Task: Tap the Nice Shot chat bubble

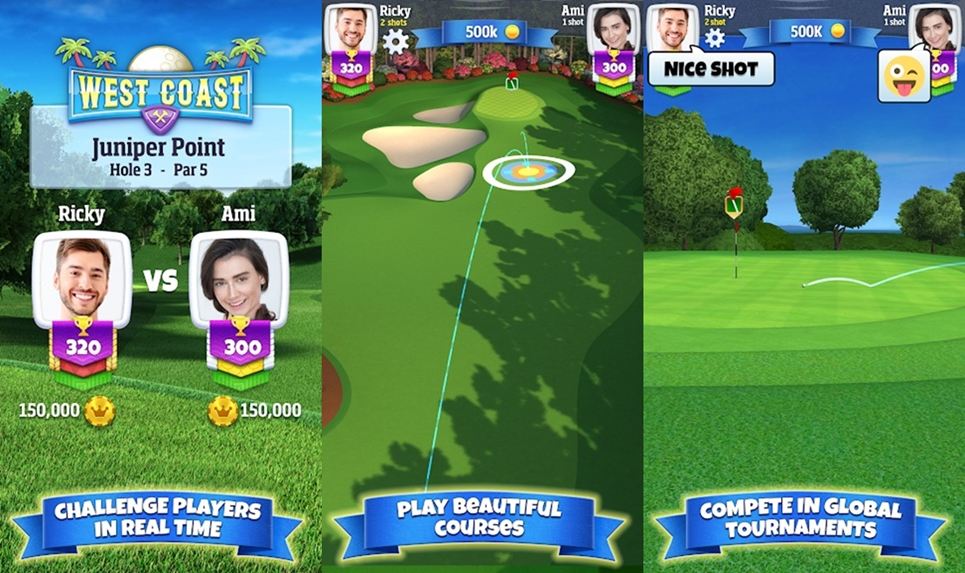Action: 711,69
